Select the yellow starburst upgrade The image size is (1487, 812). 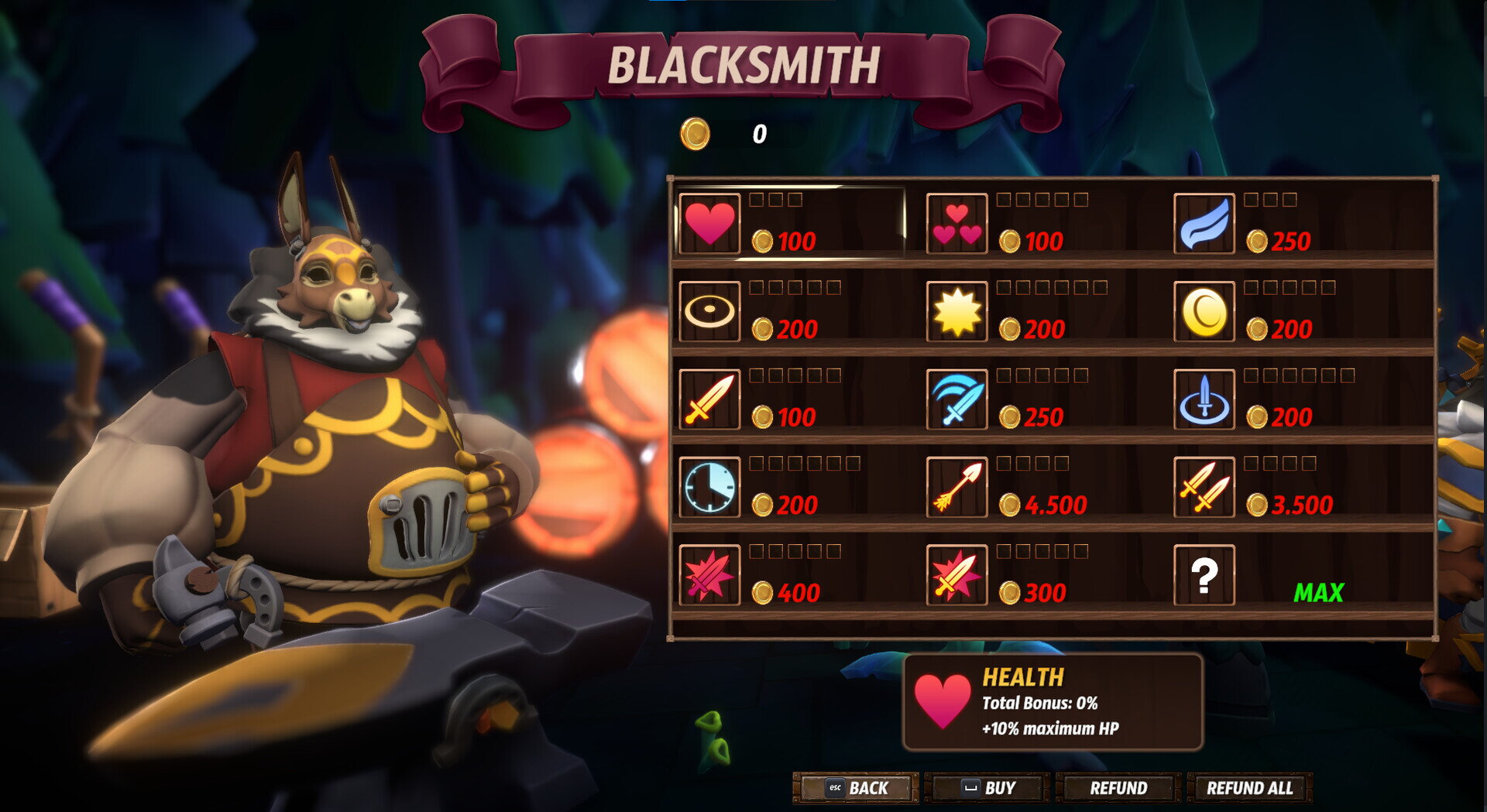[956, 311]
